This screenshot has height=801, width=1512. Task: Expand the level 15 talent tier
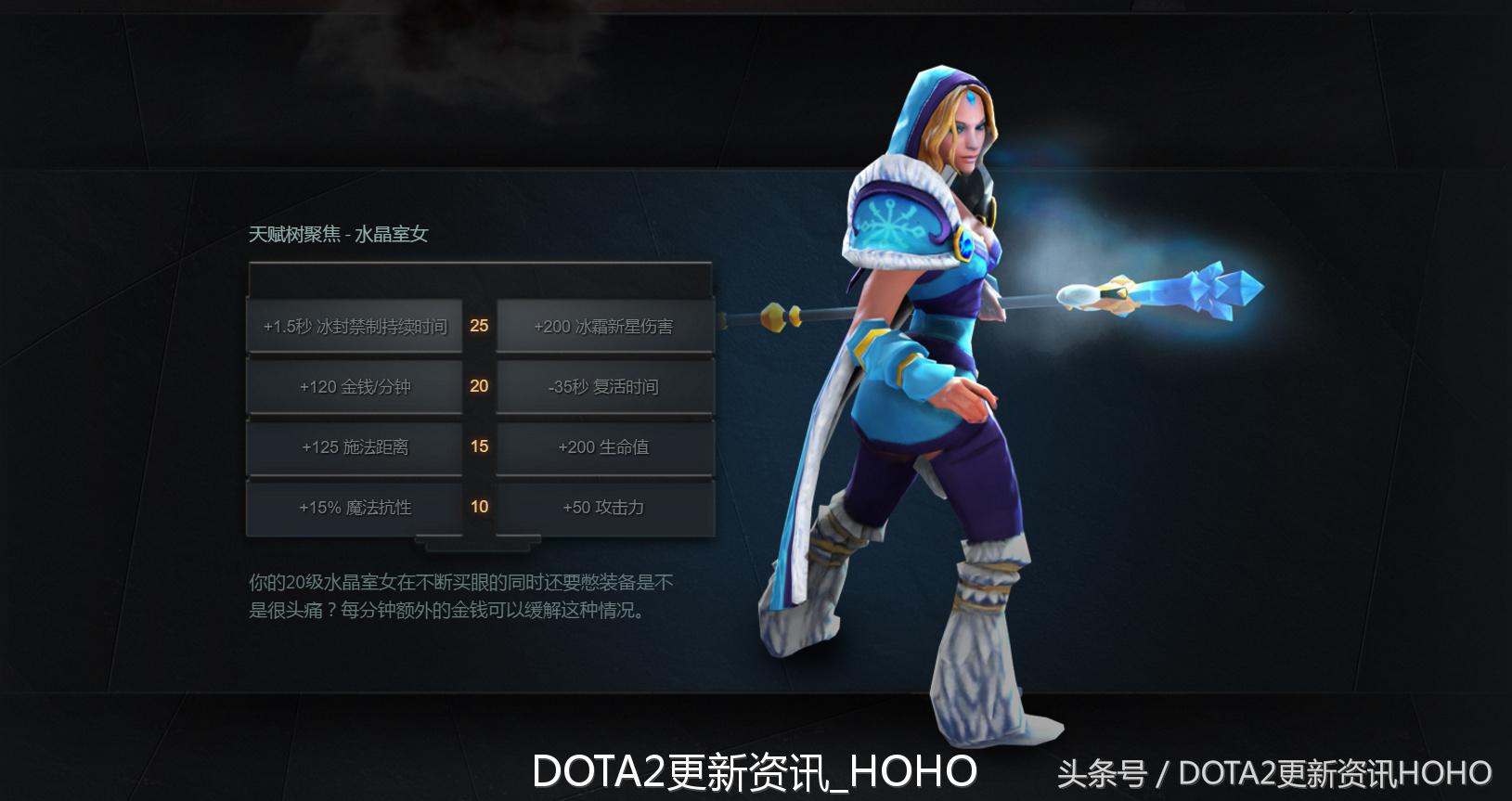pyautogui.click(x=479, y=447)
